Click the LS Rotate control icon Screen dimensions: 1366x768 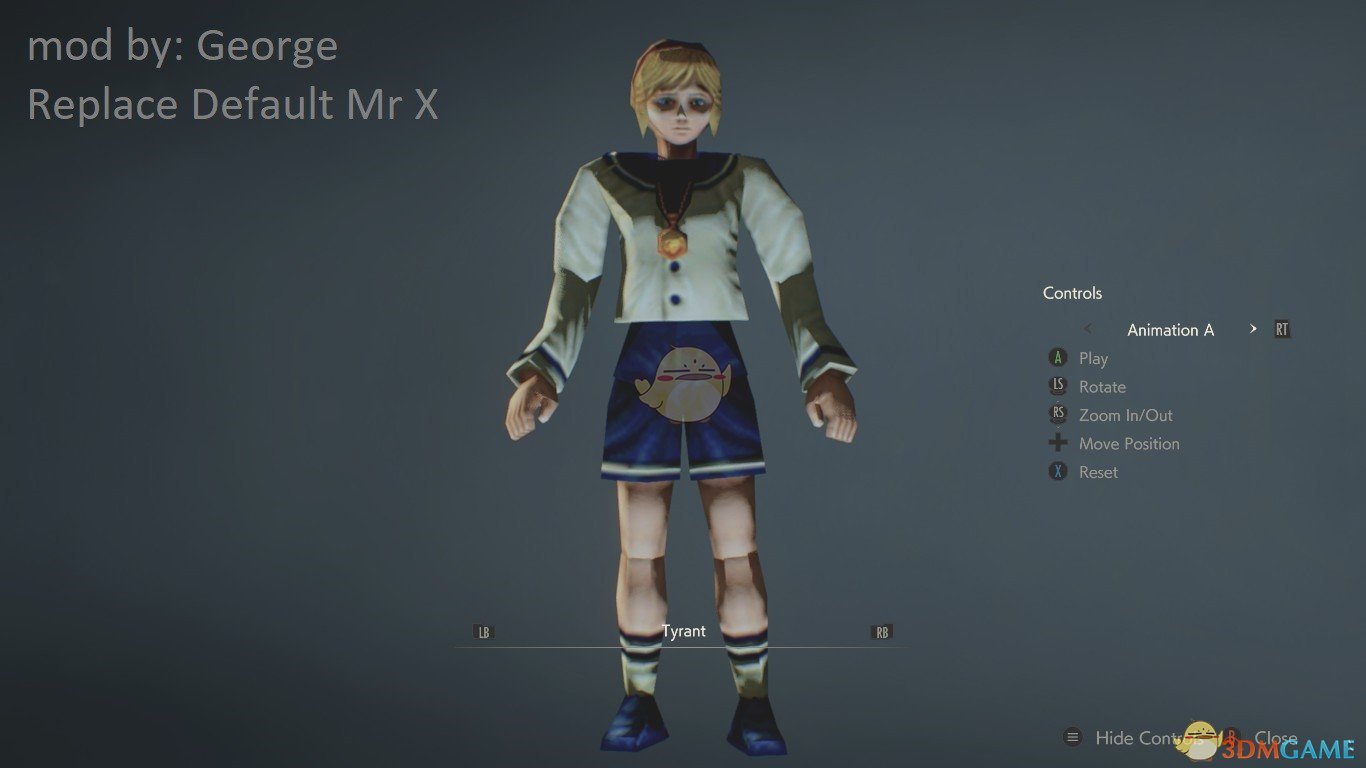tap(1057, 386)
